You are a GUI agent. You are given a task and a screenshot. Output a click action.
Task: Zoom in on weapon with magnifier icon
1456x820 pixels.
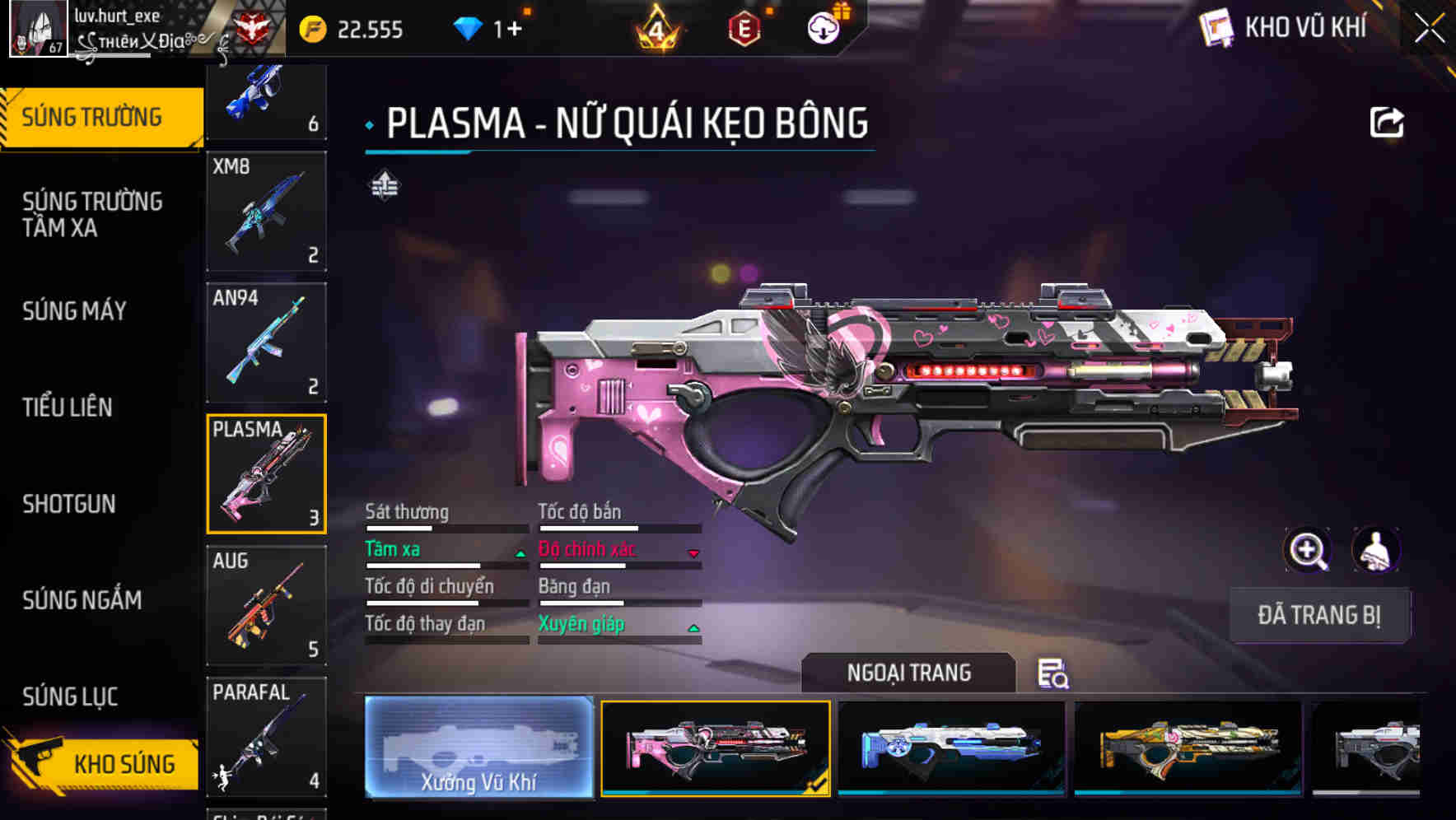point(1308,550)
